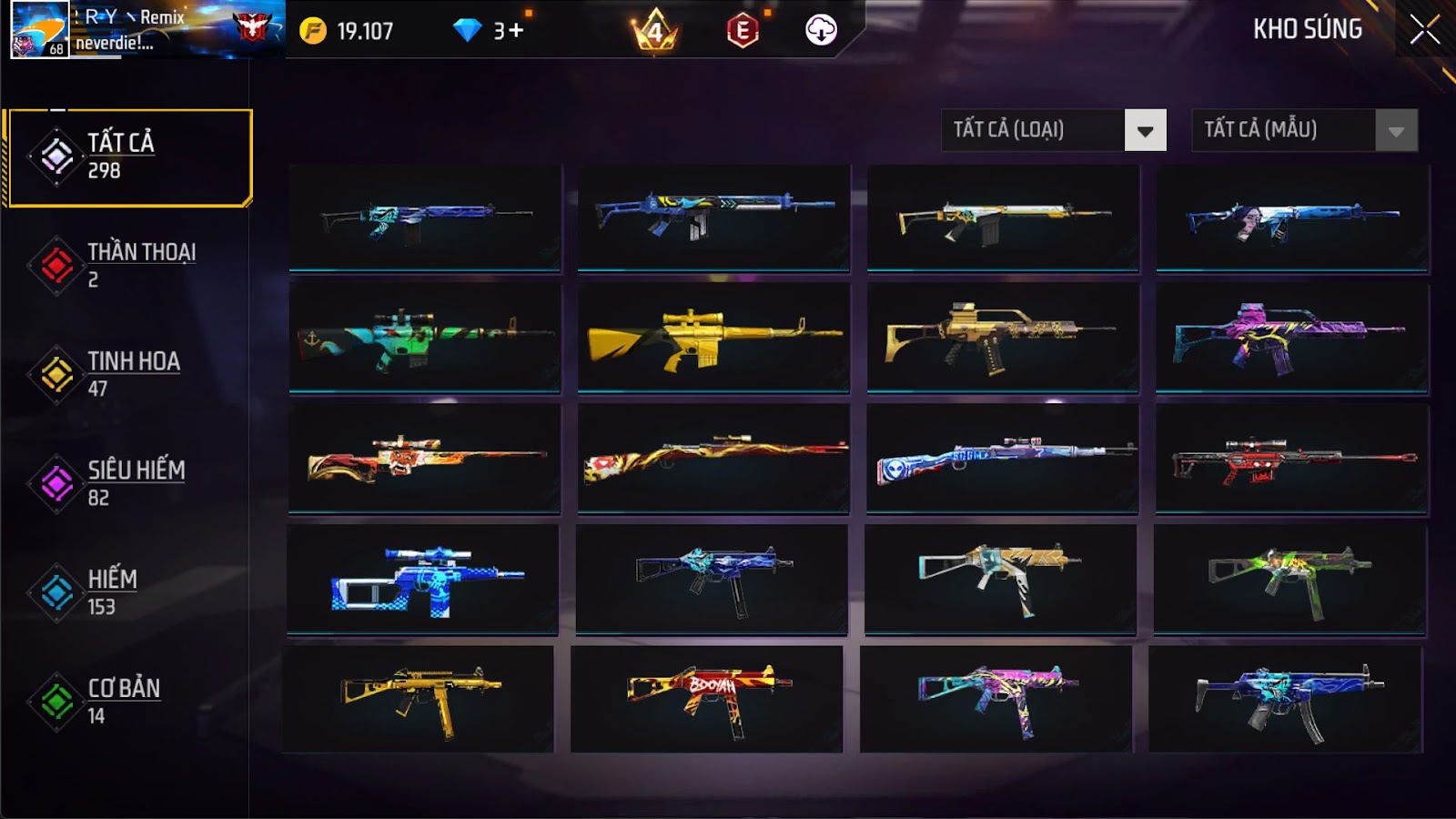The height and width of the screenshot is (819, 1456).
Task: Show Siêu Hiếm weapon skins
Action: (128, 483)
